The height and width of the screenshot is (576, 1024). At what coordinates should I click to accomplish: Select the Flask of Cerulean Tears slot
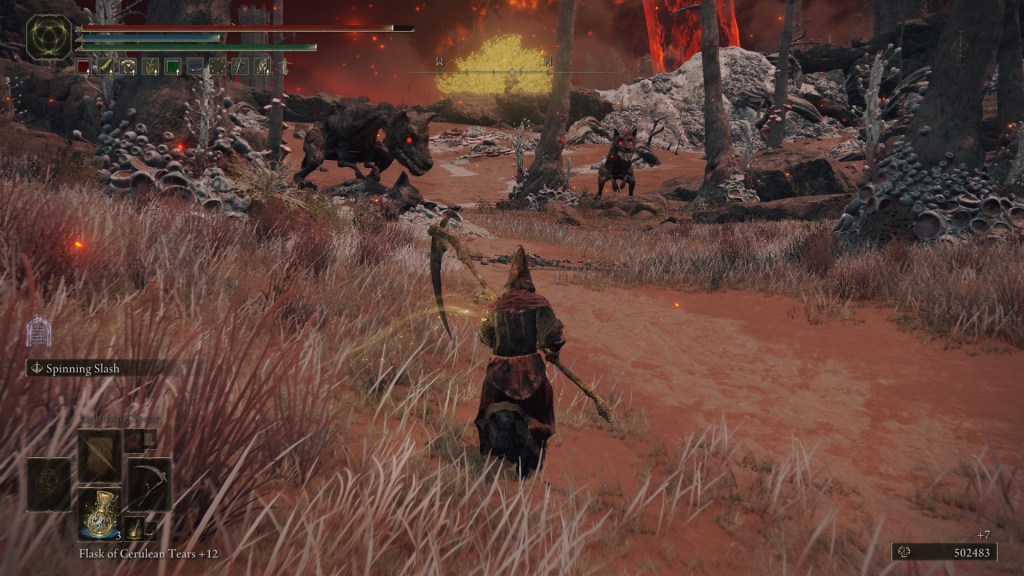(100, 514)
